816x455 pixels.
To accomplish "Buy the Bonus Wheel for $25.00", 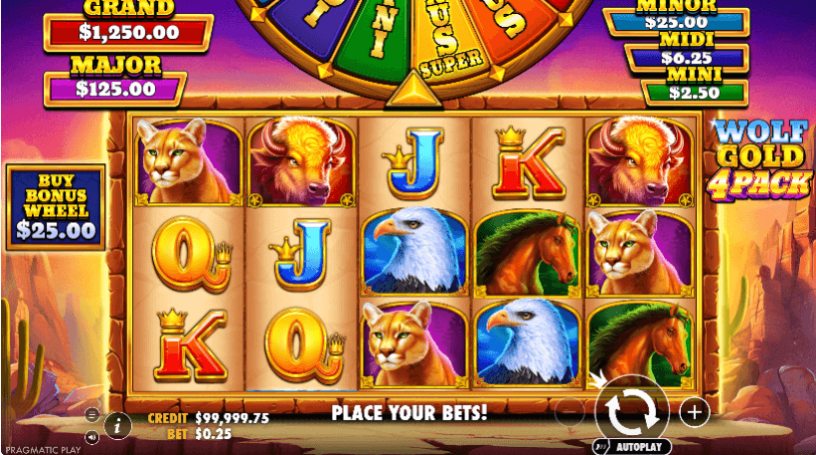I will click(56, 207).
